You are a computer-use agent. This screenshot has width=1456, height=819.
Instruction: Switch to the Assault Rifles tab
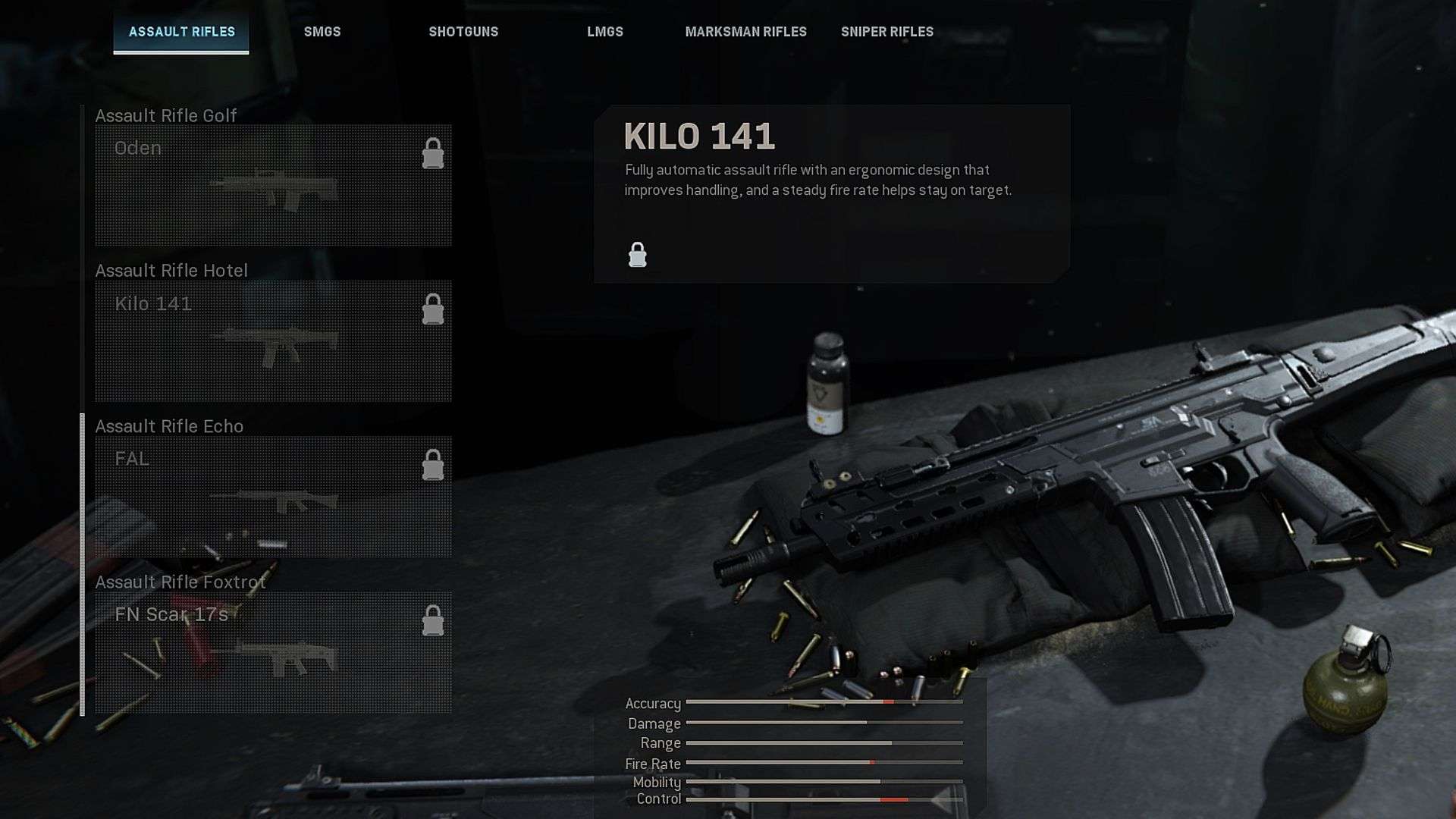click(181, 32)
